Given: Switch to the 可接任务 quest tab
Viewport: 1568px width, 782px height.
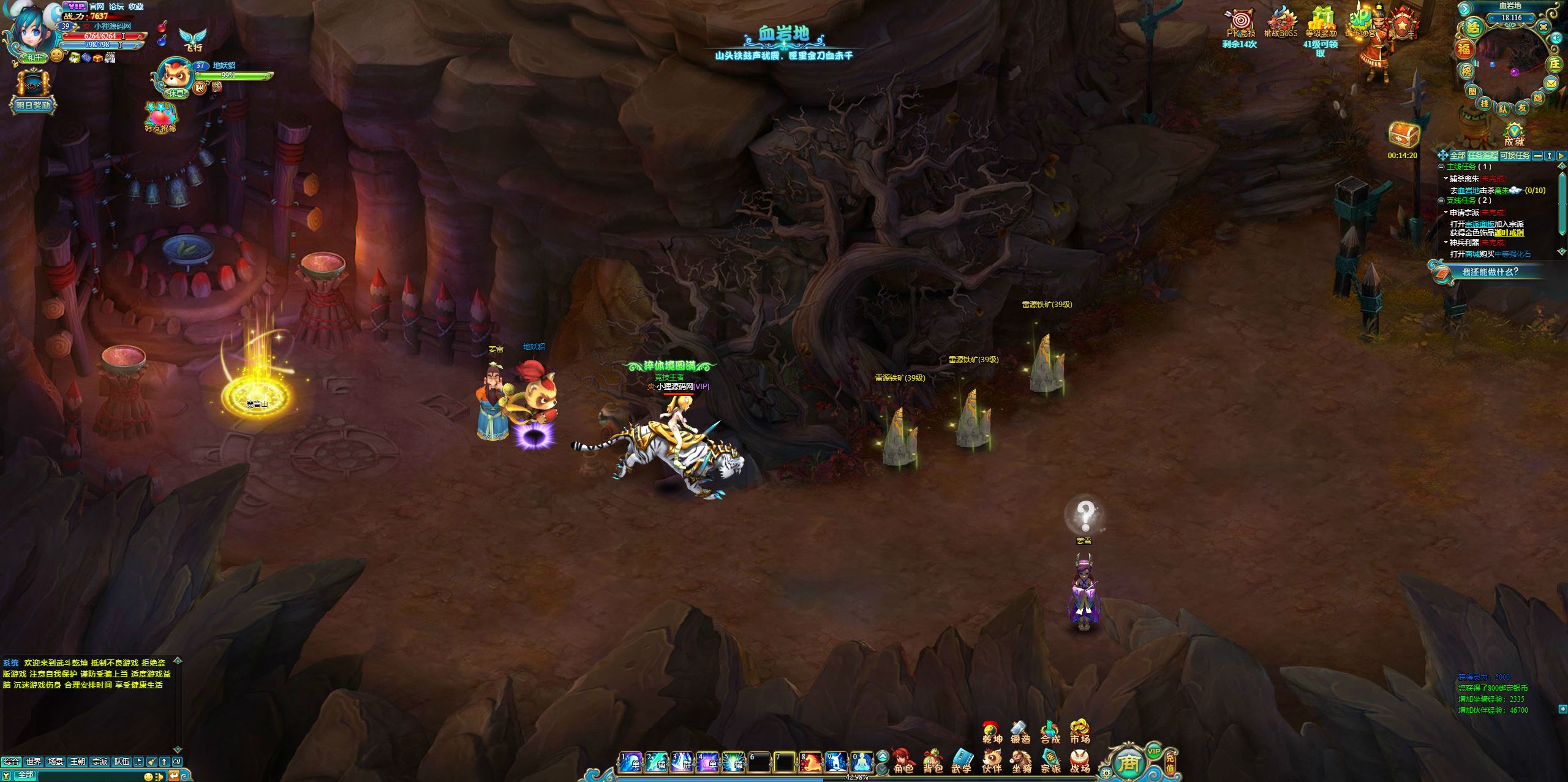Looking at the screenshot, I should coord(1515,156).
